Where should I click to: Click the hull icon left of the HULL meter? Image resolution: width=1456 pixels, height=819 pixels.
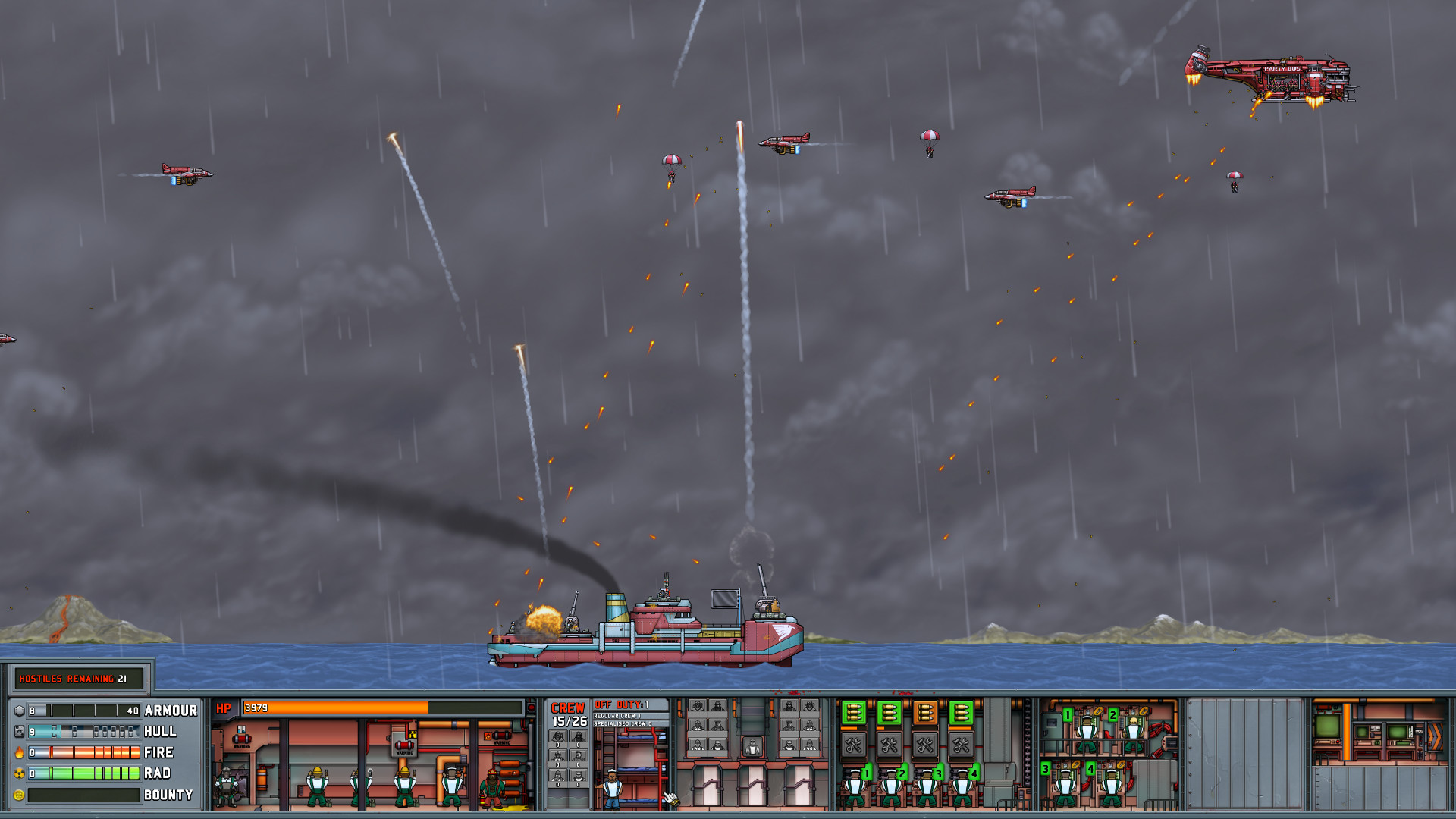pos(19,731)
